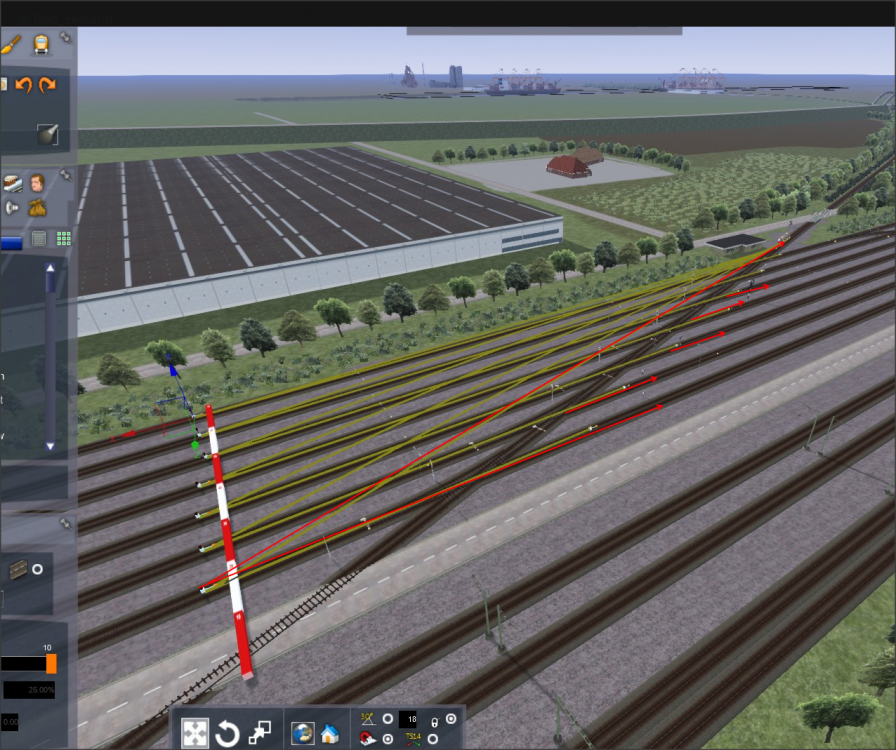Activate the rotate gizmo tool
Image resolution: width=896 pixels, height=750 pixels.
[227, 734]
